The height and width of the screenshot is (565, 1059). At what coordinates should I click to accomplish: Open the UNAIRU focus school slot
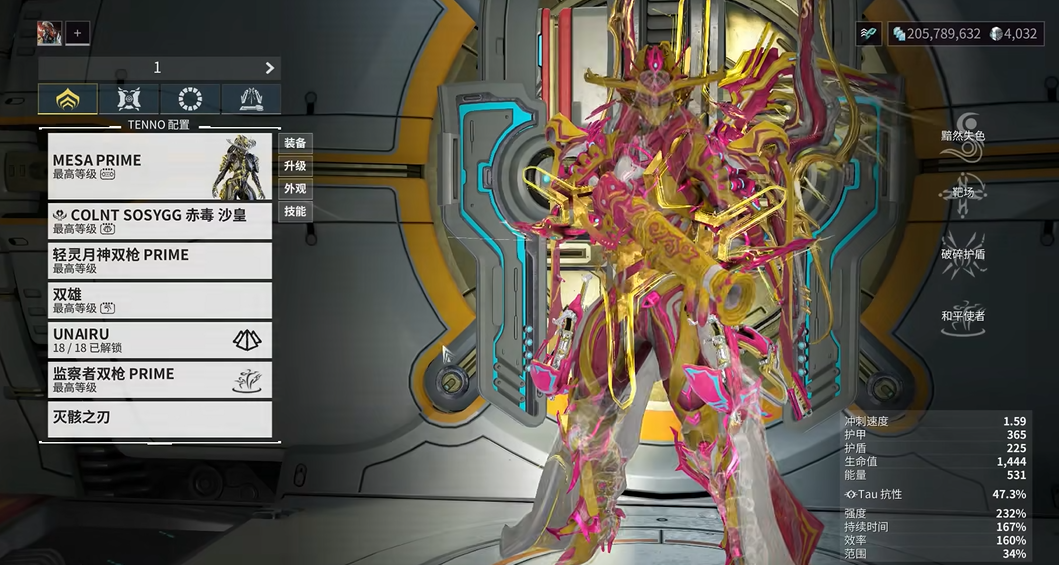(x=160, y=340)
